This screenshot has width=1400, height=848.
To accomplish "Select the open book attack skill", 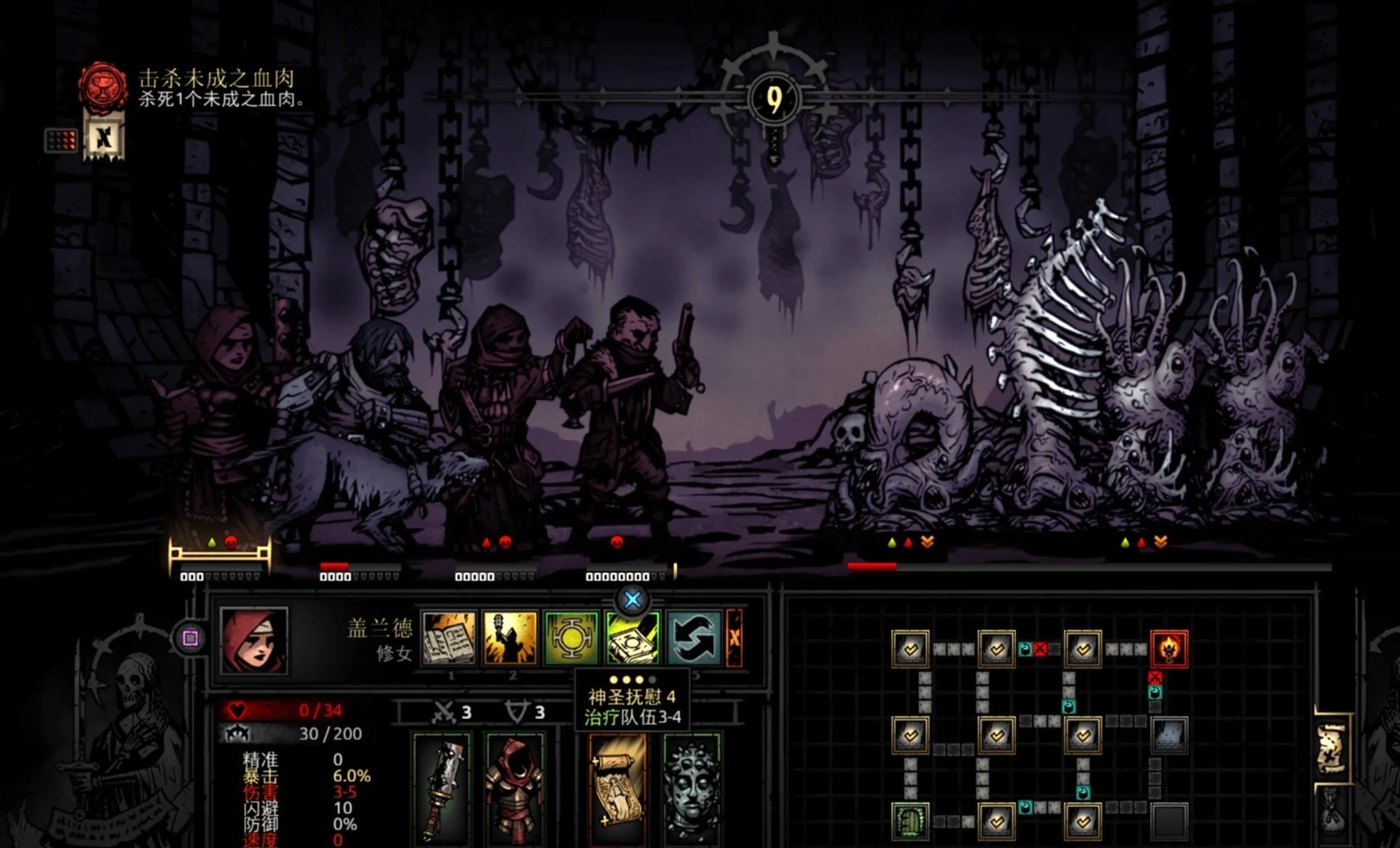I will point(449,638).
